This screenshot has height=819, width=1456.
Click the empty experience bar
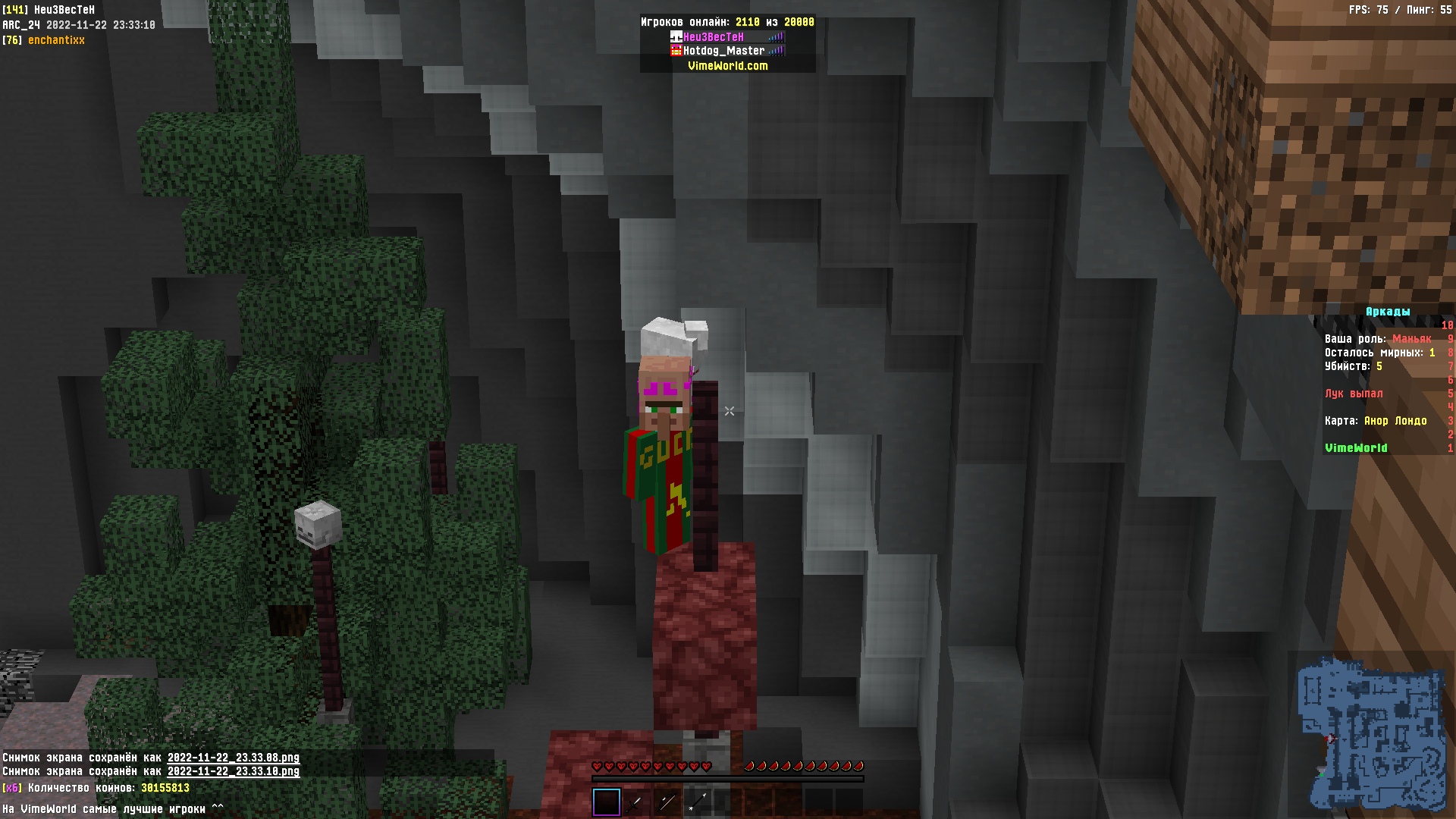(x=728, y=777)
